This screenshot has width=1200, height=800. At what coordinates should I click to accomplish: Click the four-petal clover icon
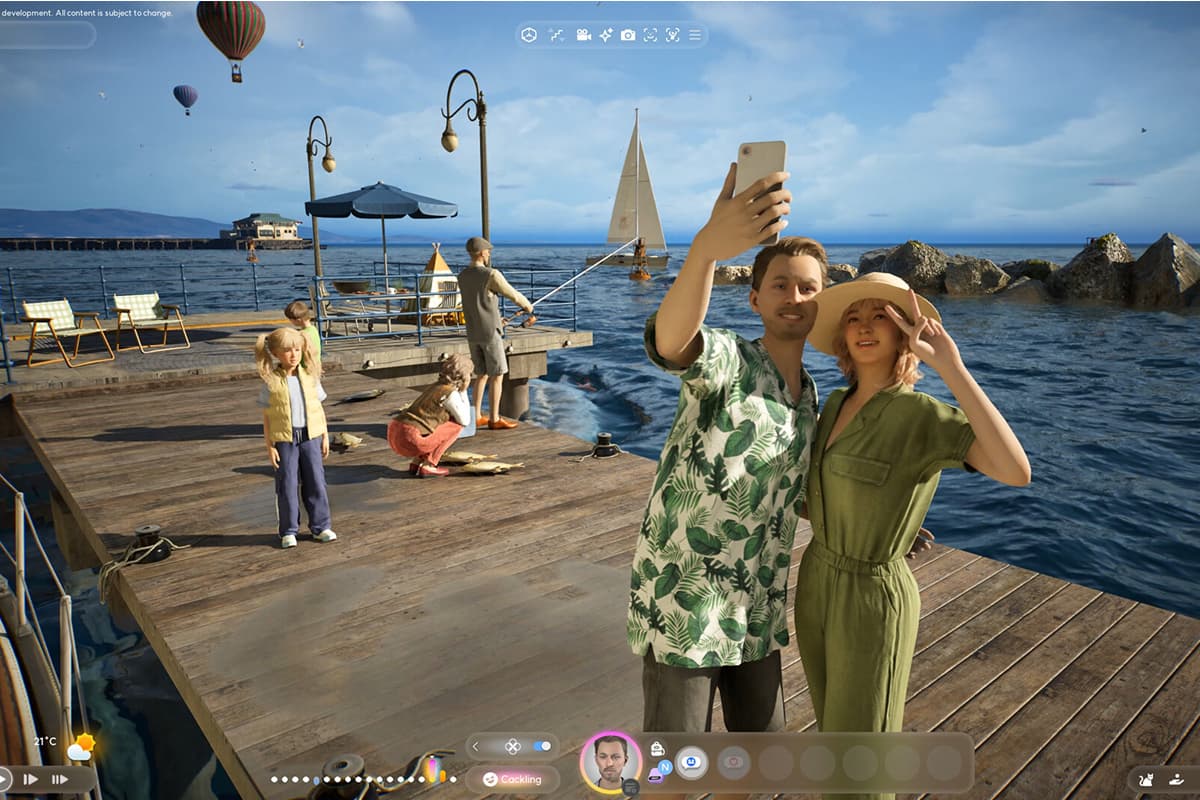(511, 746)
